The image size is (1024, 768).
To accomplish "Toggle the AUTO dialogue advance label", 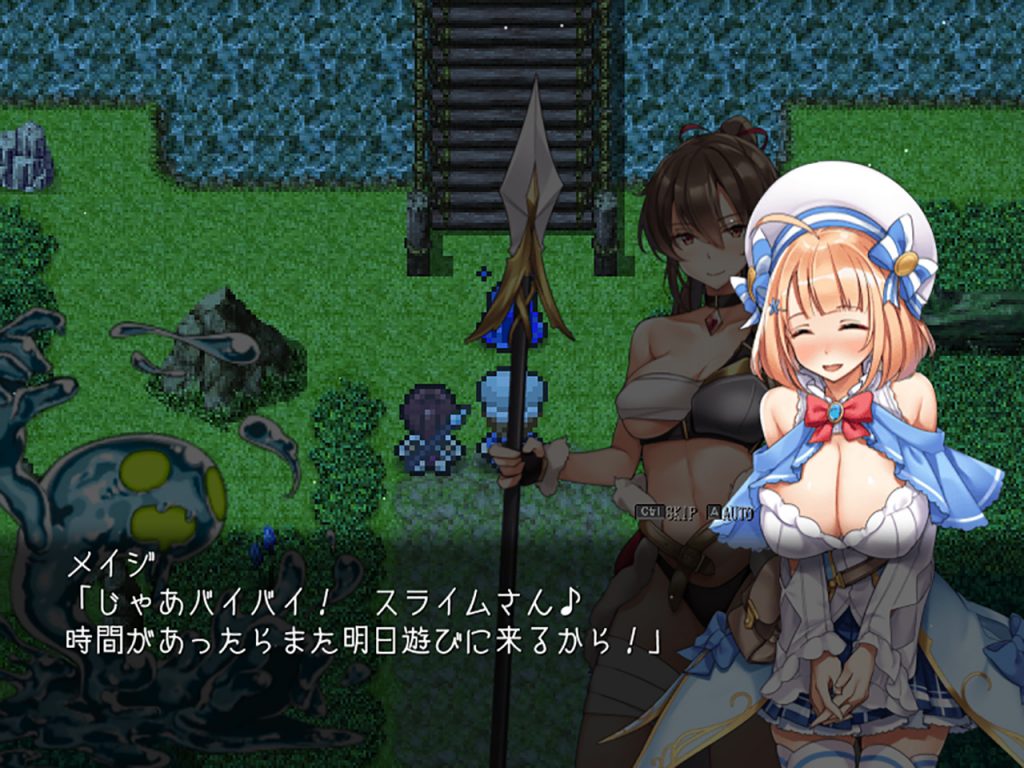I will (737, 512).
